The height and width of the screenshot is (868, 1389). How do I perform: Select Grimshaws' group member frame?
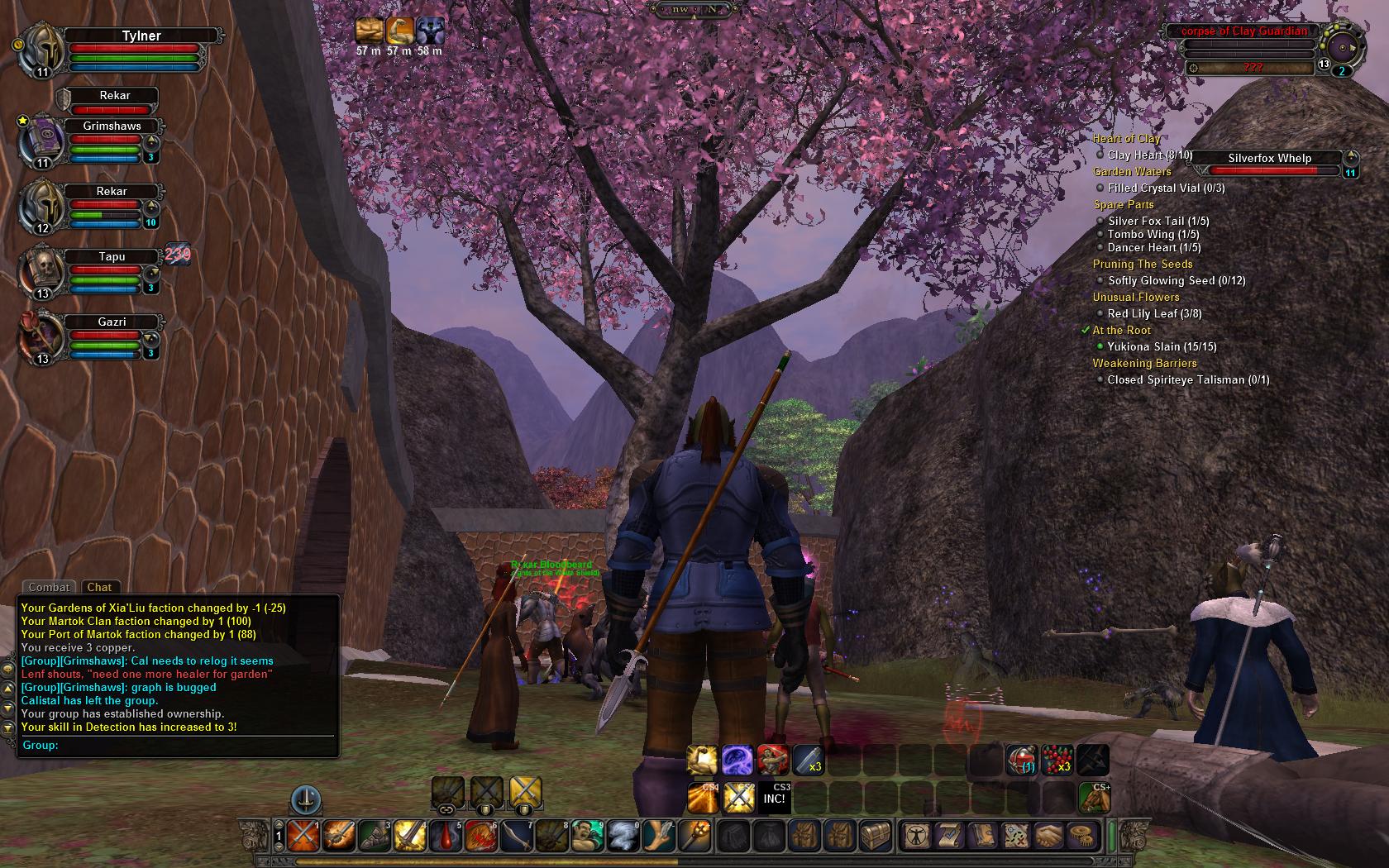click(112, 126)
